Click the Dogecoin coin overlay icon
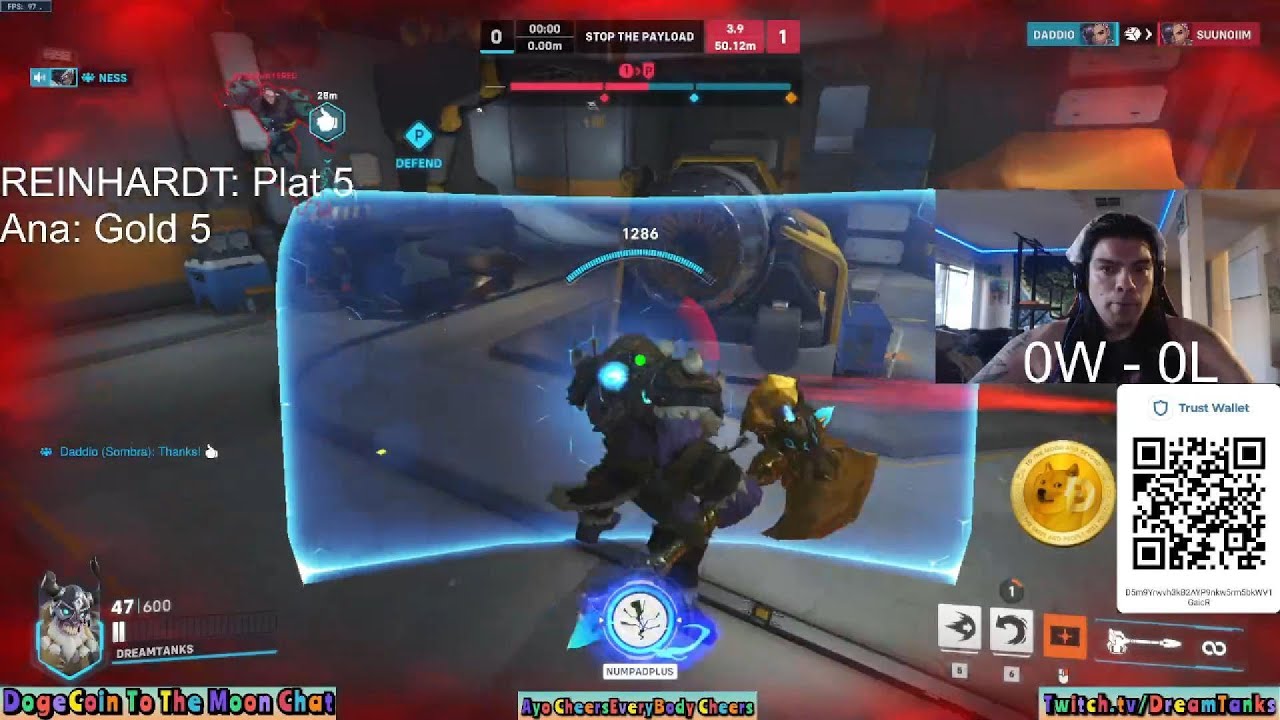The width and height of the screenshot is (1280, 720). pyautogui.click(x=1062, y=495)
